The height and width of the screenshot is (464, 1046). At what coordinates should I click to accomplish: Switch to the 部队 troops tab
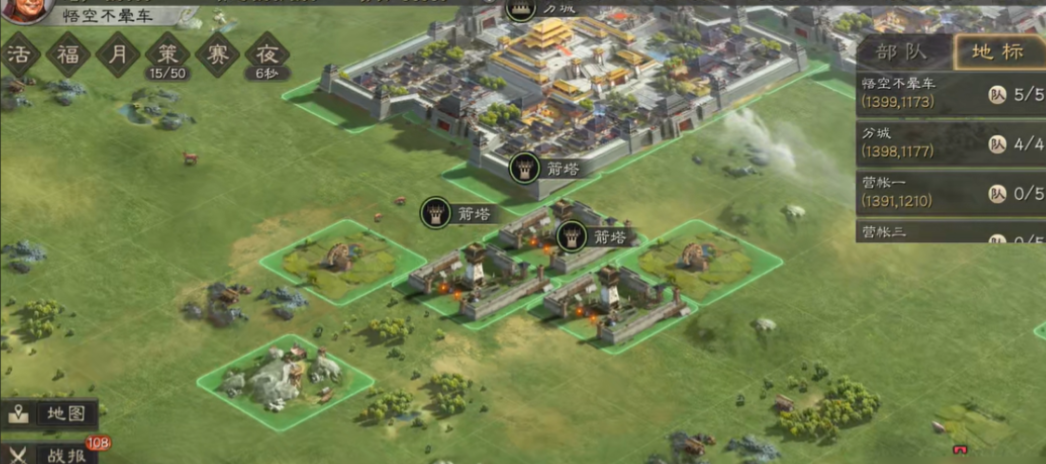pos(900,51)
